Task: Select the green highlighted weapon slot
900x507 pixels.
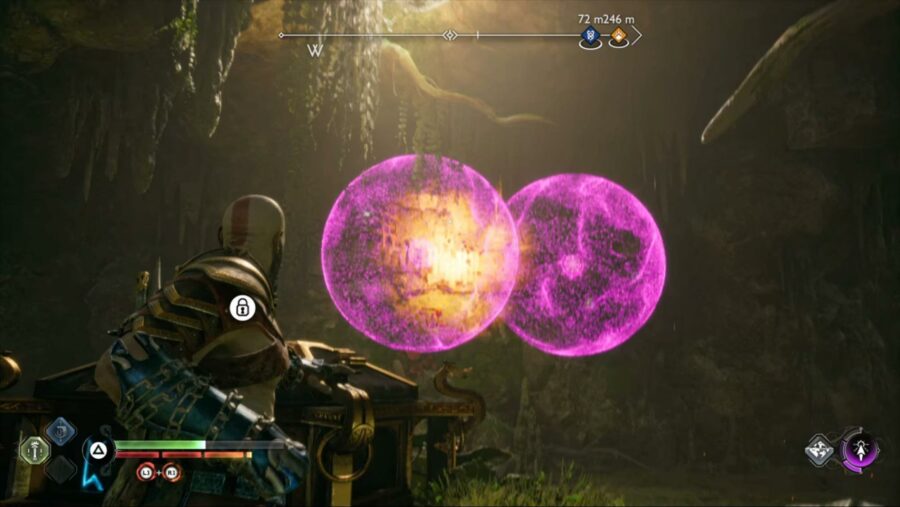Action: [x=34, y=450]
